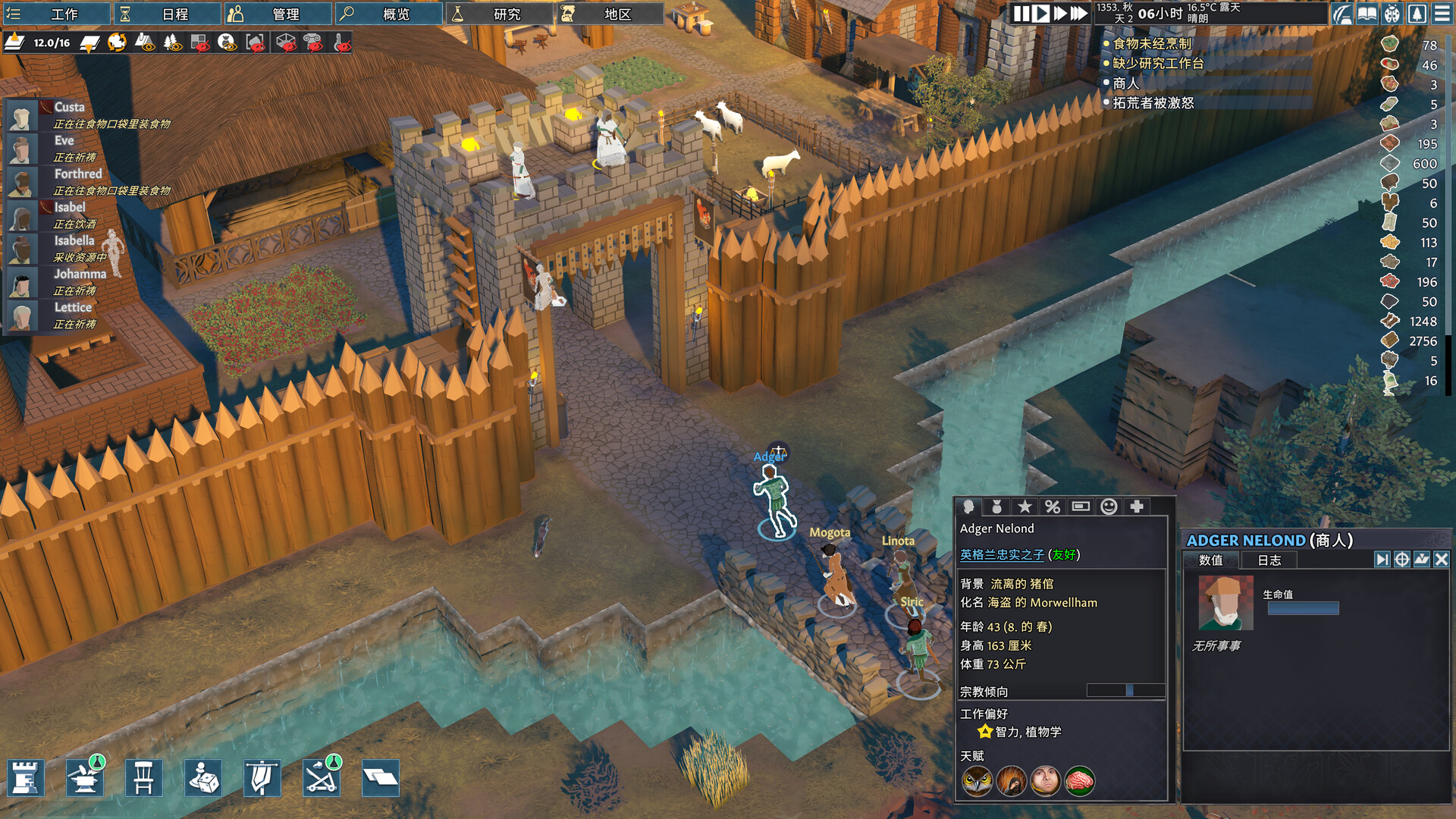Pause the game speed
Image resolution: width=1456 pixels, height=819 pixels.
point(1021,14)
